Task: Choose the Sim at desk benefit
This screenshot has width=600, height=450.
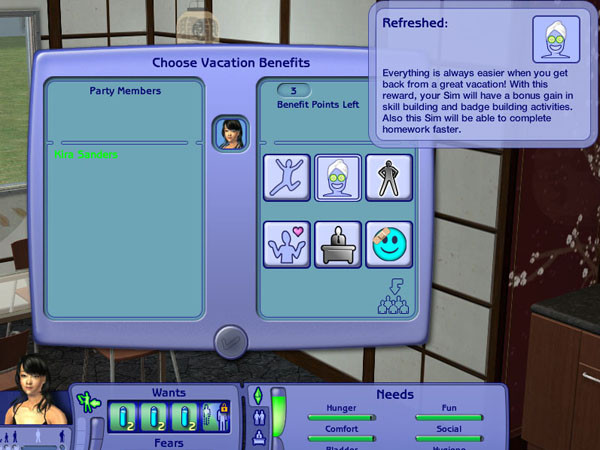Action: [x=338, y=244]
